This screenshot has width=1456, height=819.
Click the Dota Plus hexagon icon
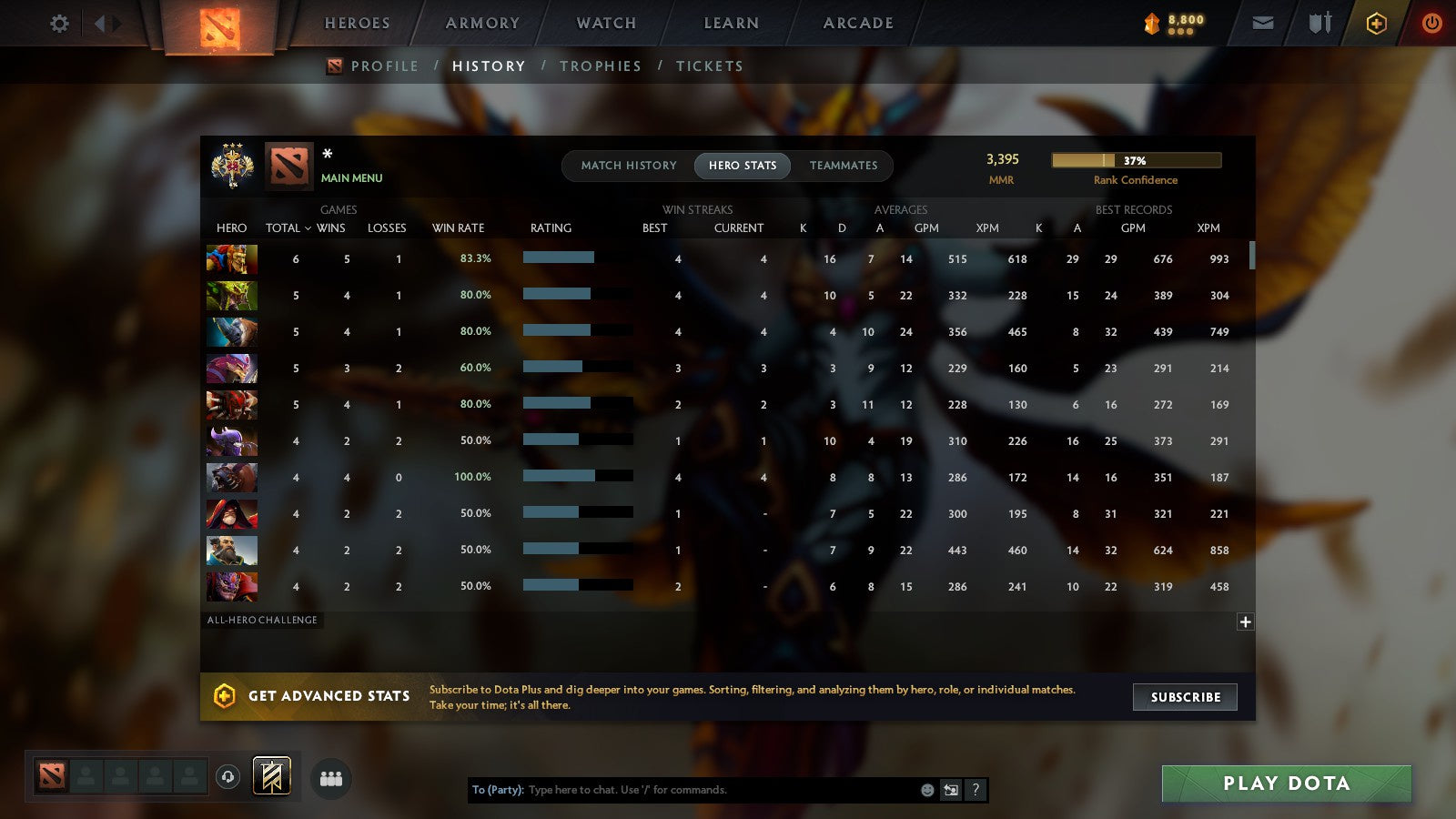pos(1375,23)
